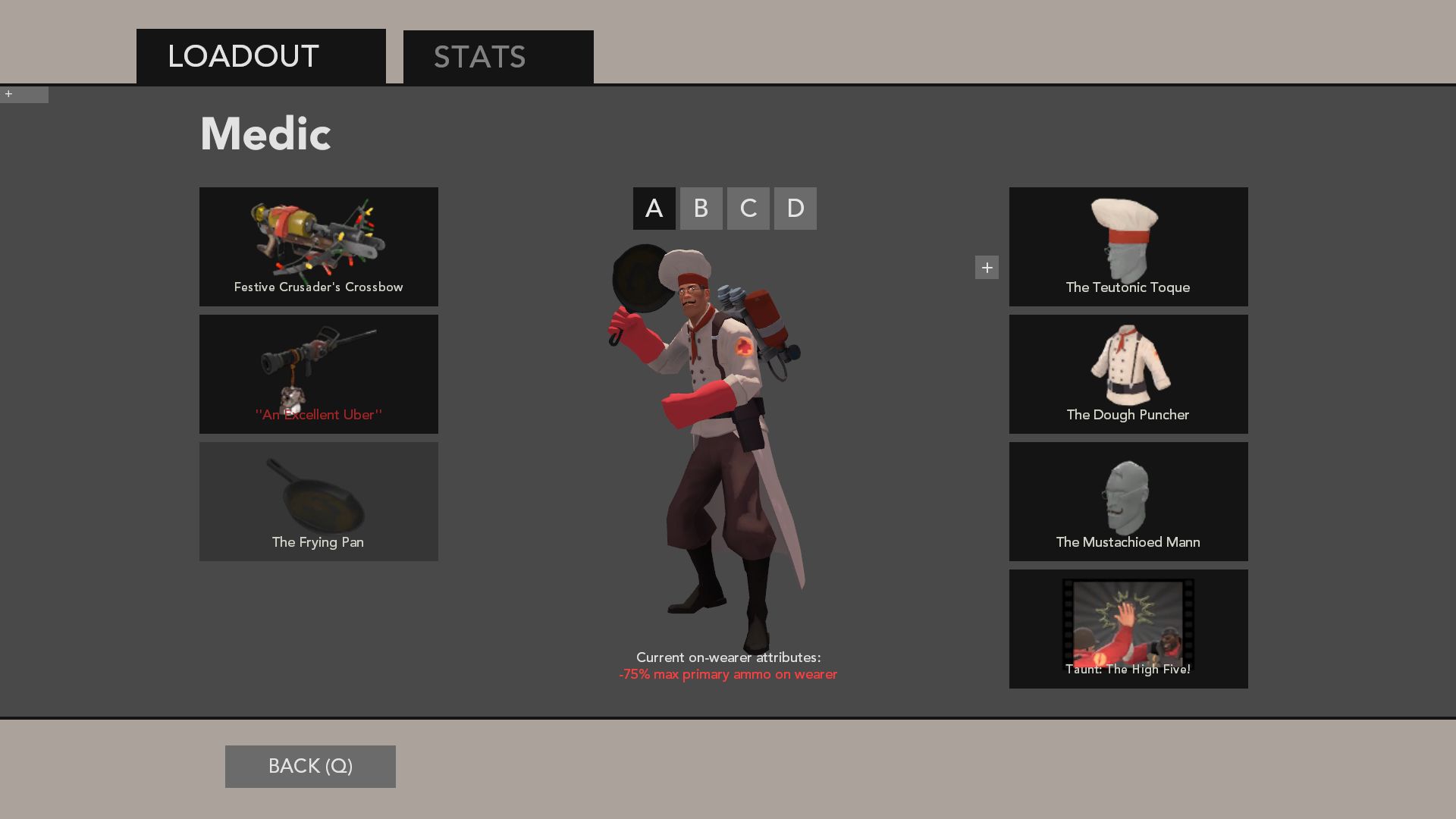The height and width of the screenshot is (819, 1456).
Task: Select loadout preset A
Action: [654, 209]
